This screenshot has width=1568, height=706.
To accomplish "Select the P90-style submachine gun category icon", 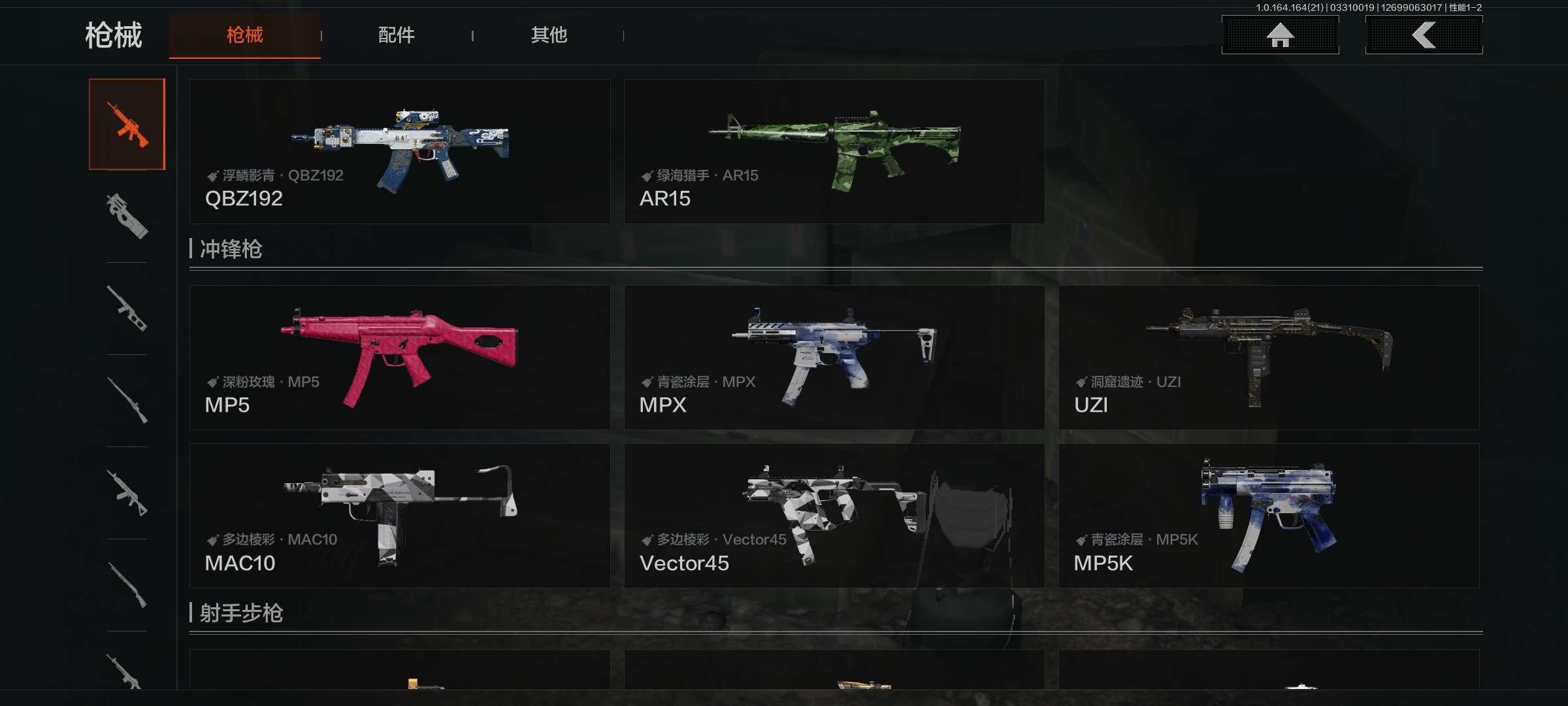I will click(127, 216).
